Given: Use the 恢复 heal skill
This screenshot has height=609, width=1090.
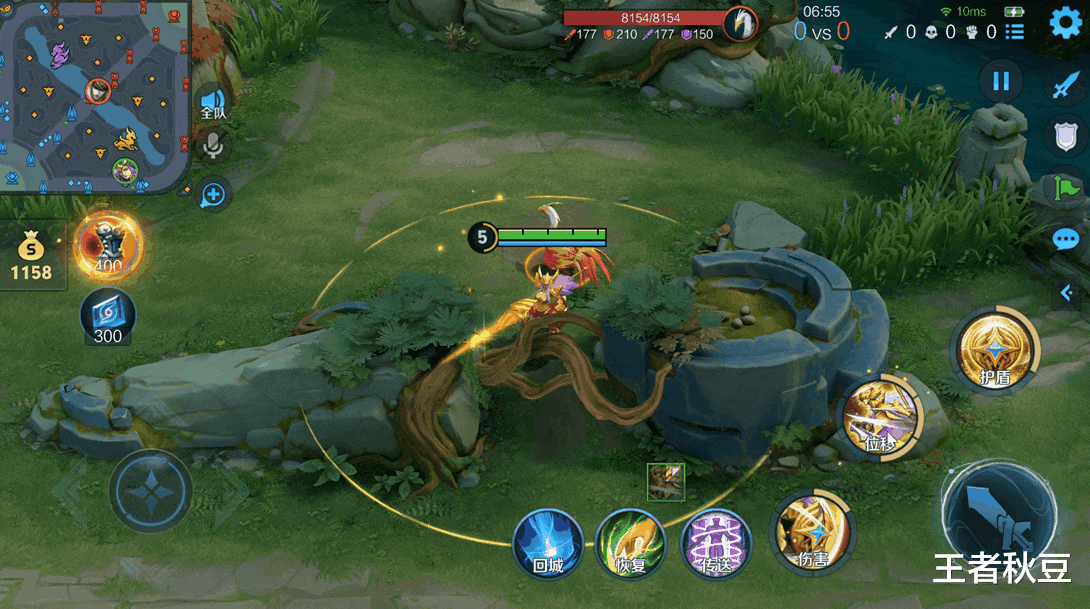Looking at the screenshot, I should coord(630,544).
